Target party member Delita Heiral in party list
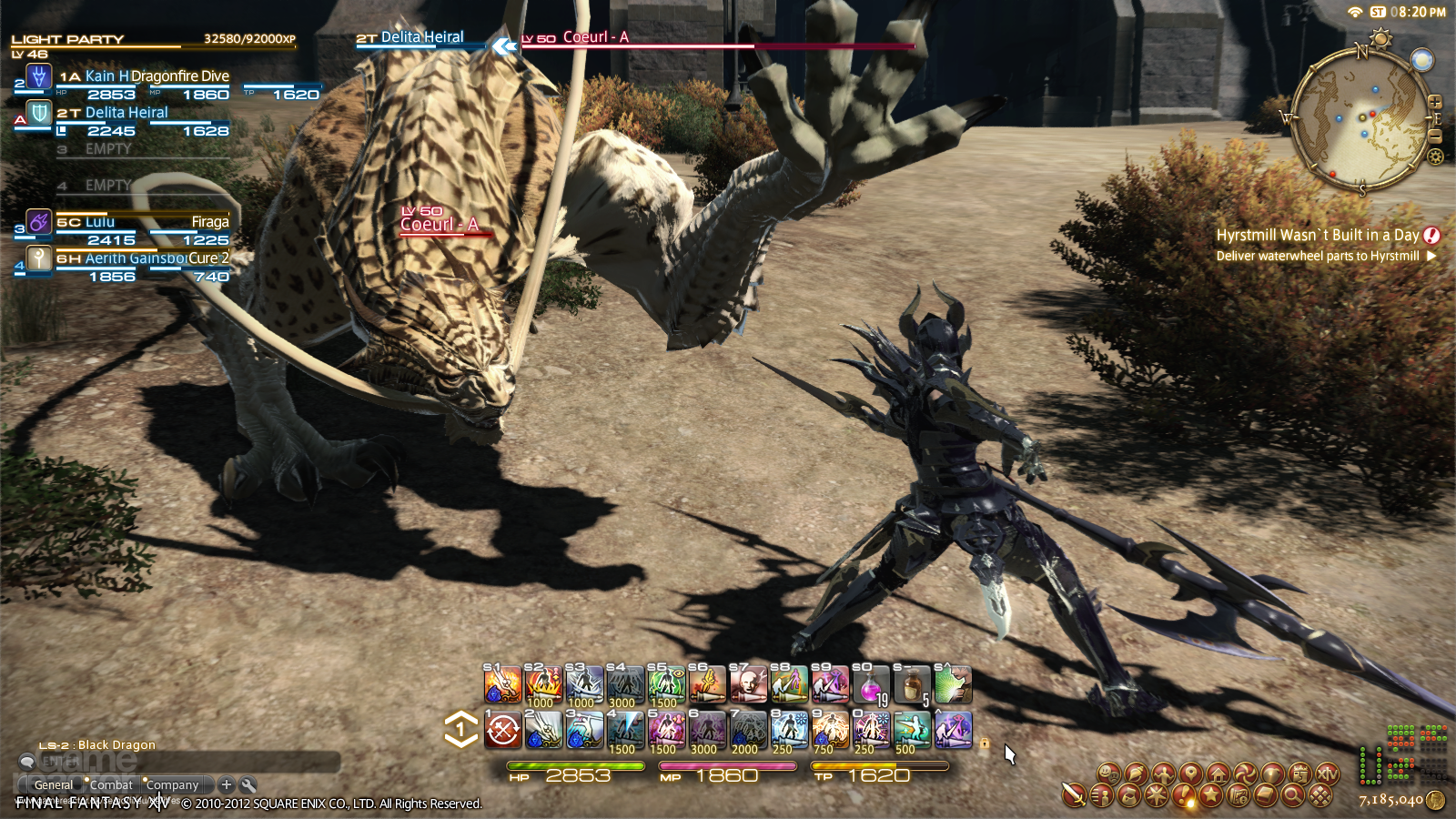1456x819 pixels. [126, 113]
